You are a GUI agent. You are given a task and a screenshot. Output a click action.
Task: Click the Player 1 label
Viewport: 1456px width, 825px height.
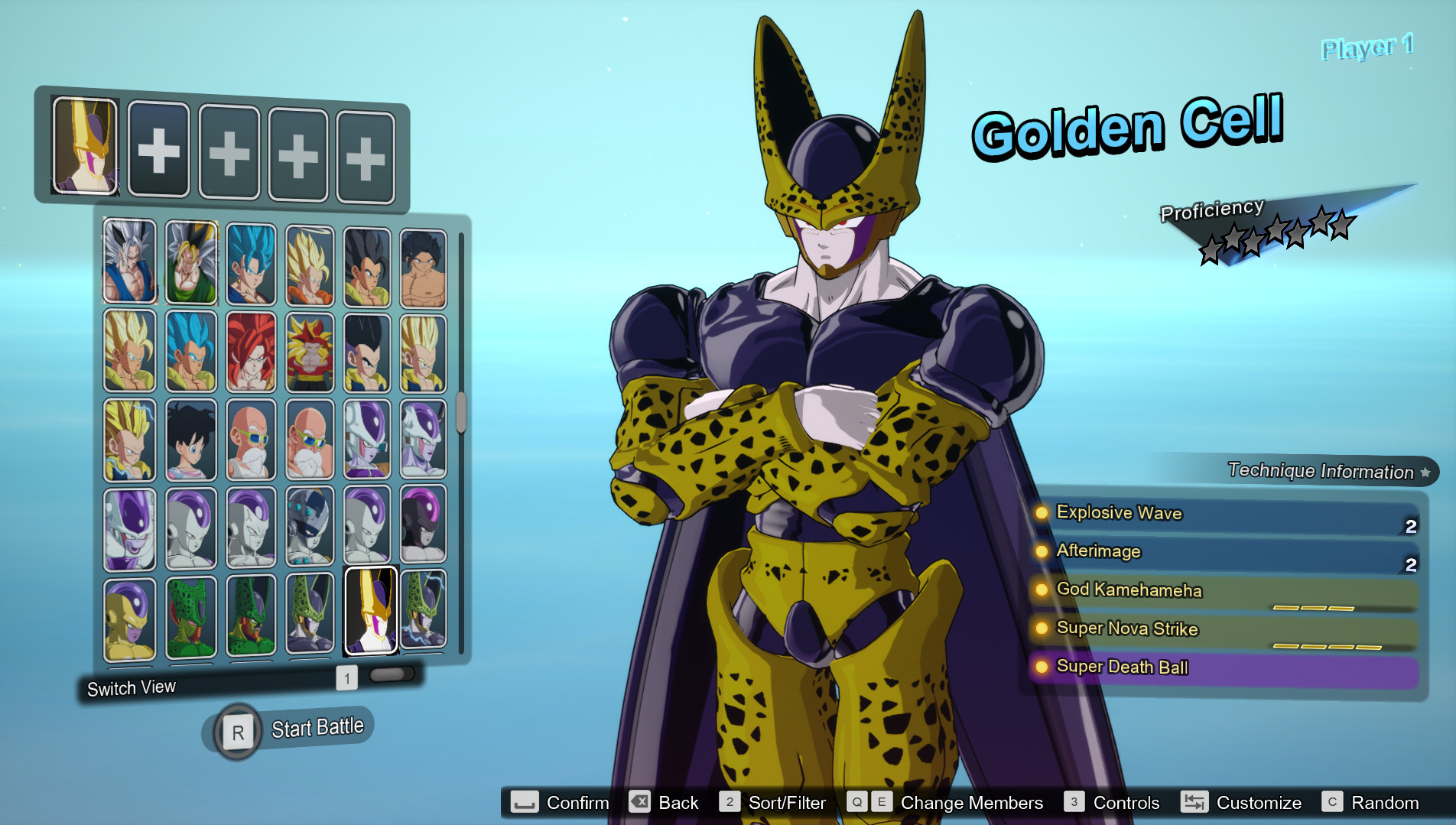(1367, 47)
